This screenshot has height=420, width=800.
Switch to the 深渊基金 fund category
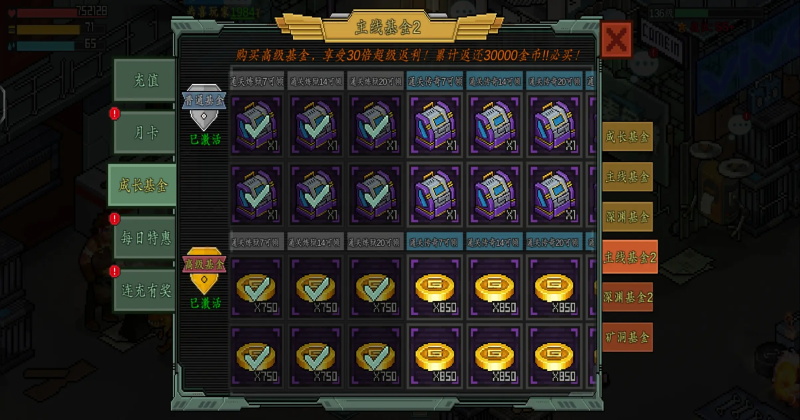pyautogui.click(x=628, y=216)
